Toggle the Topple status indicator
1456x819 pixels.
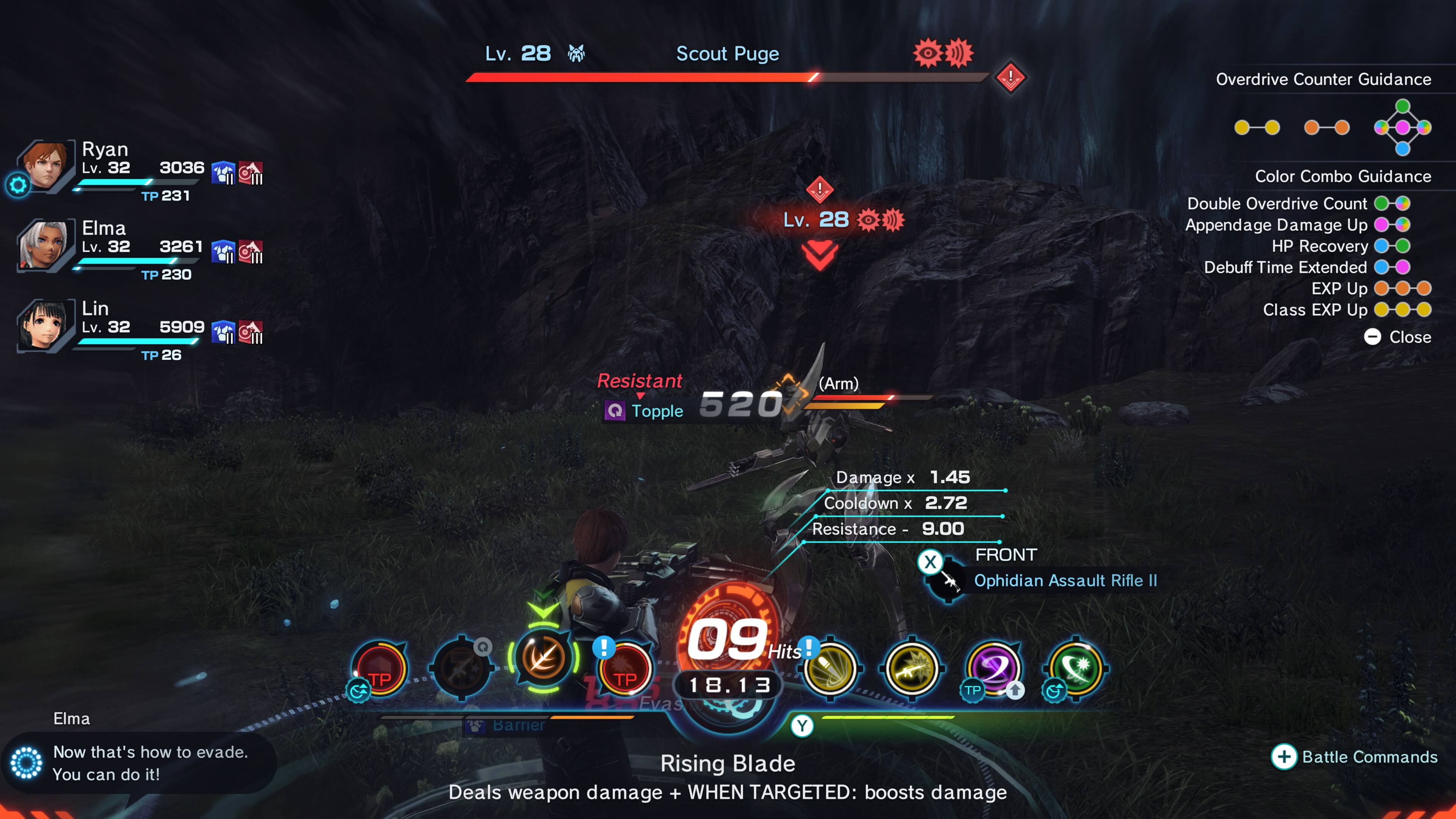click(644, 411)
